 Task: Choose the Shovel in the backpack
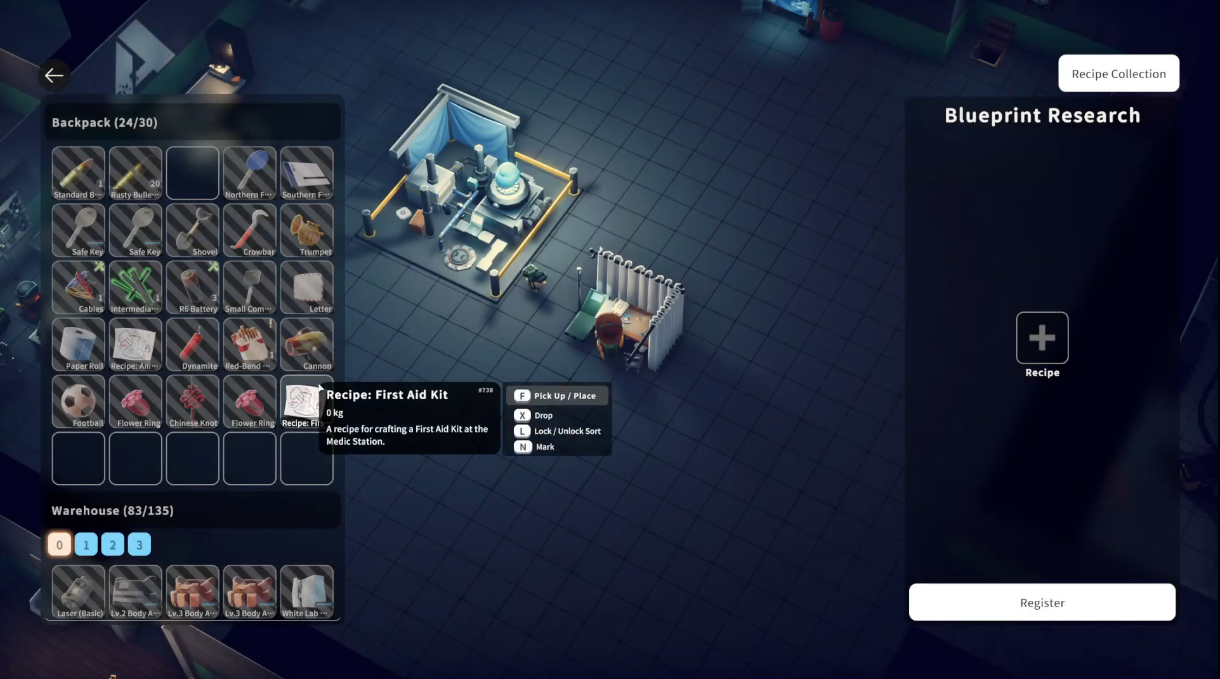coord(192,230)
